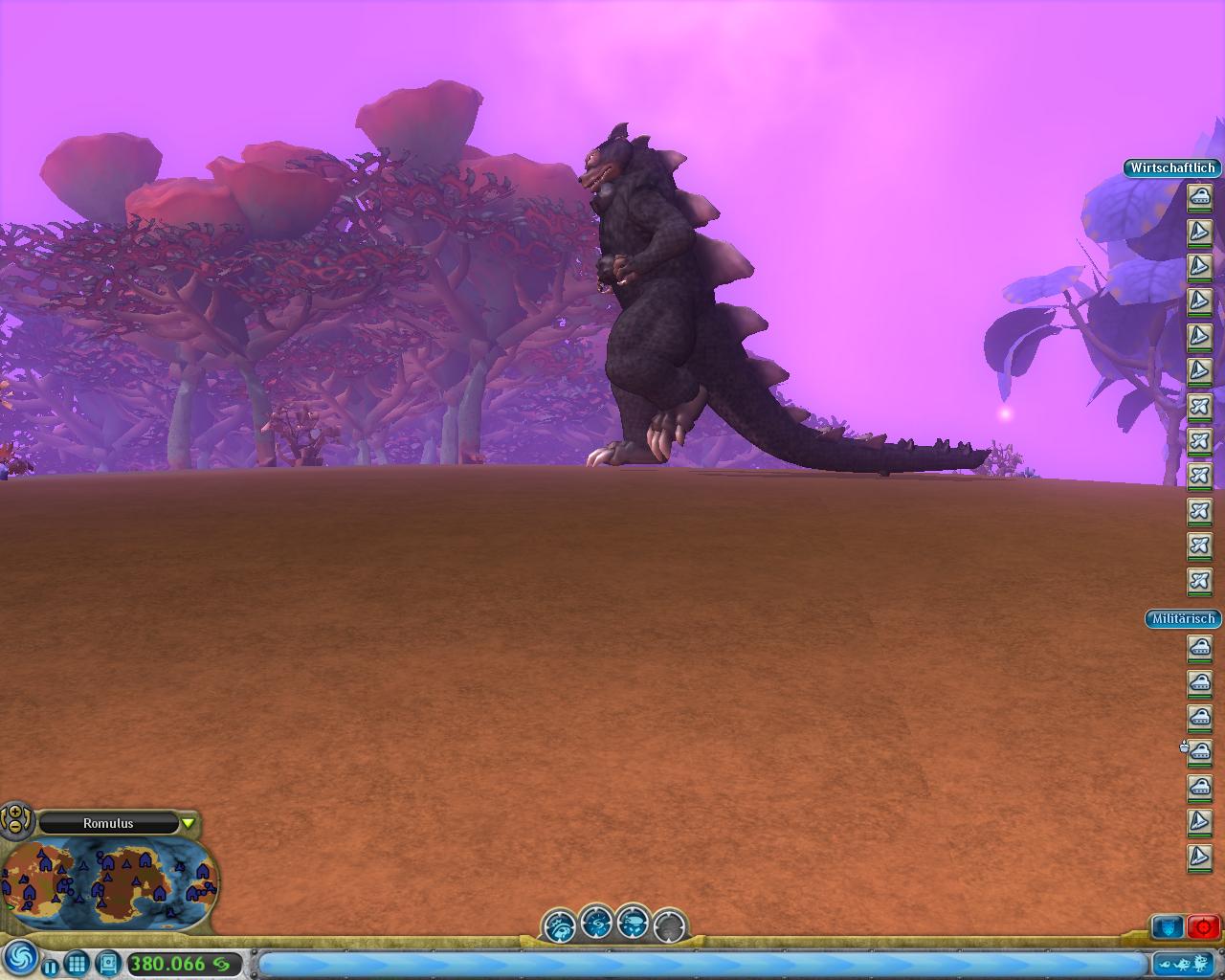Select the top military land vehicle icon
The image size is (1225, 980).
pos(1200,649)
